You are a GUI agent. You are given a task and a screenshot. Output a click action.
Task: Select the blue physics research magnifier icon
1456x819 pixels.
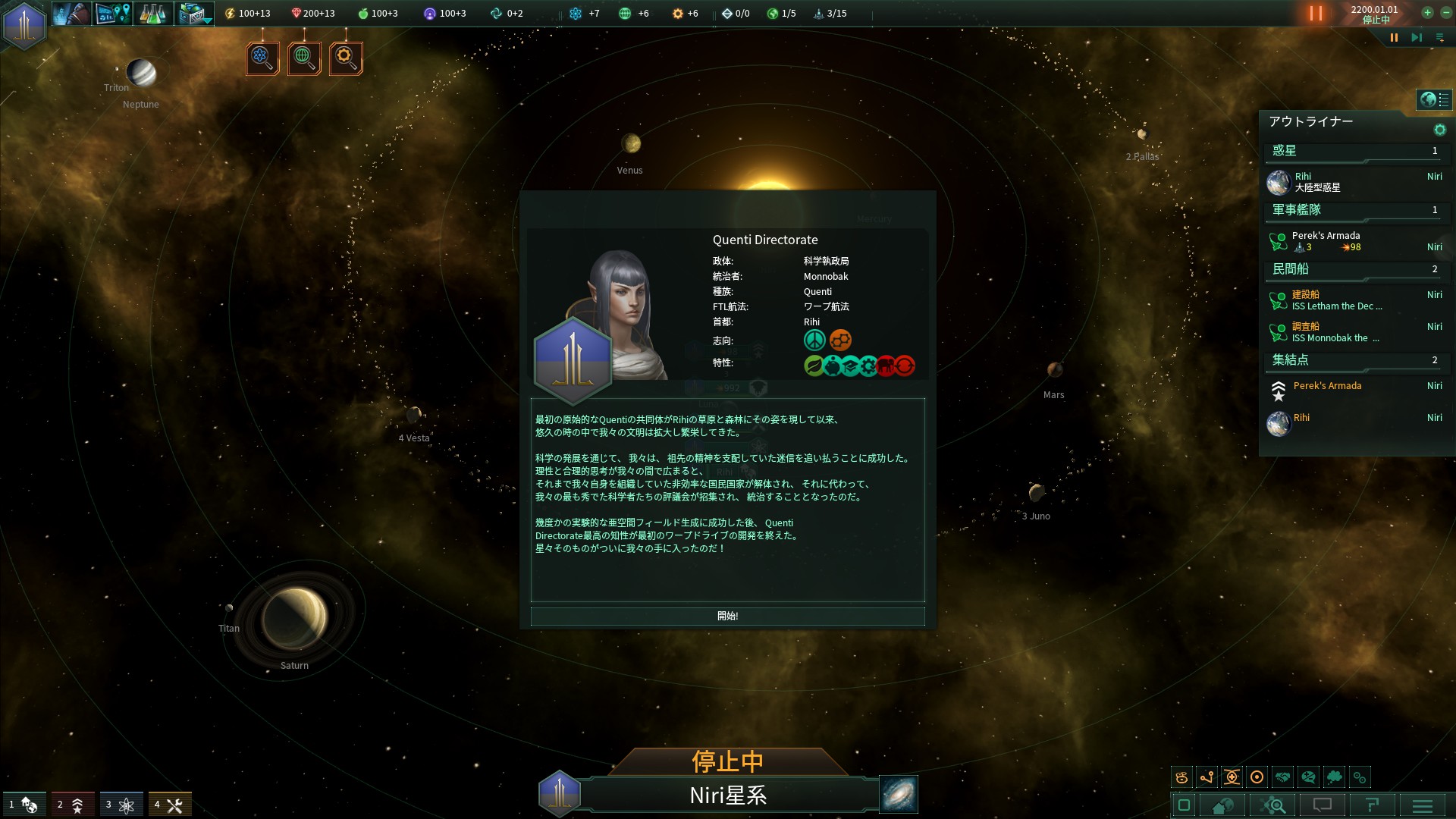coord(262,58)
